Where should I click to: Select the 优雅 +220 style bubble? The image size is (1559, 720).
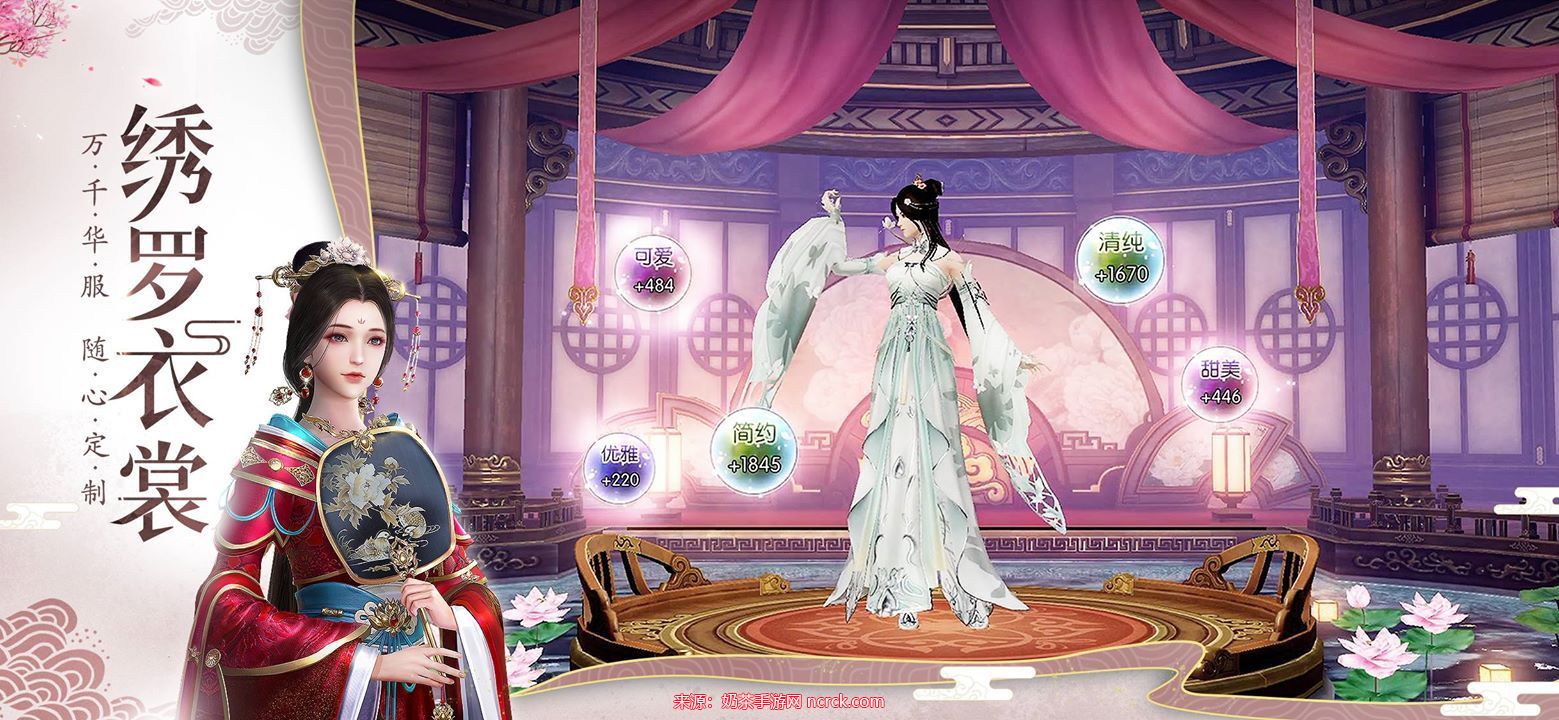pyautogui.click(x=620, y=468)
